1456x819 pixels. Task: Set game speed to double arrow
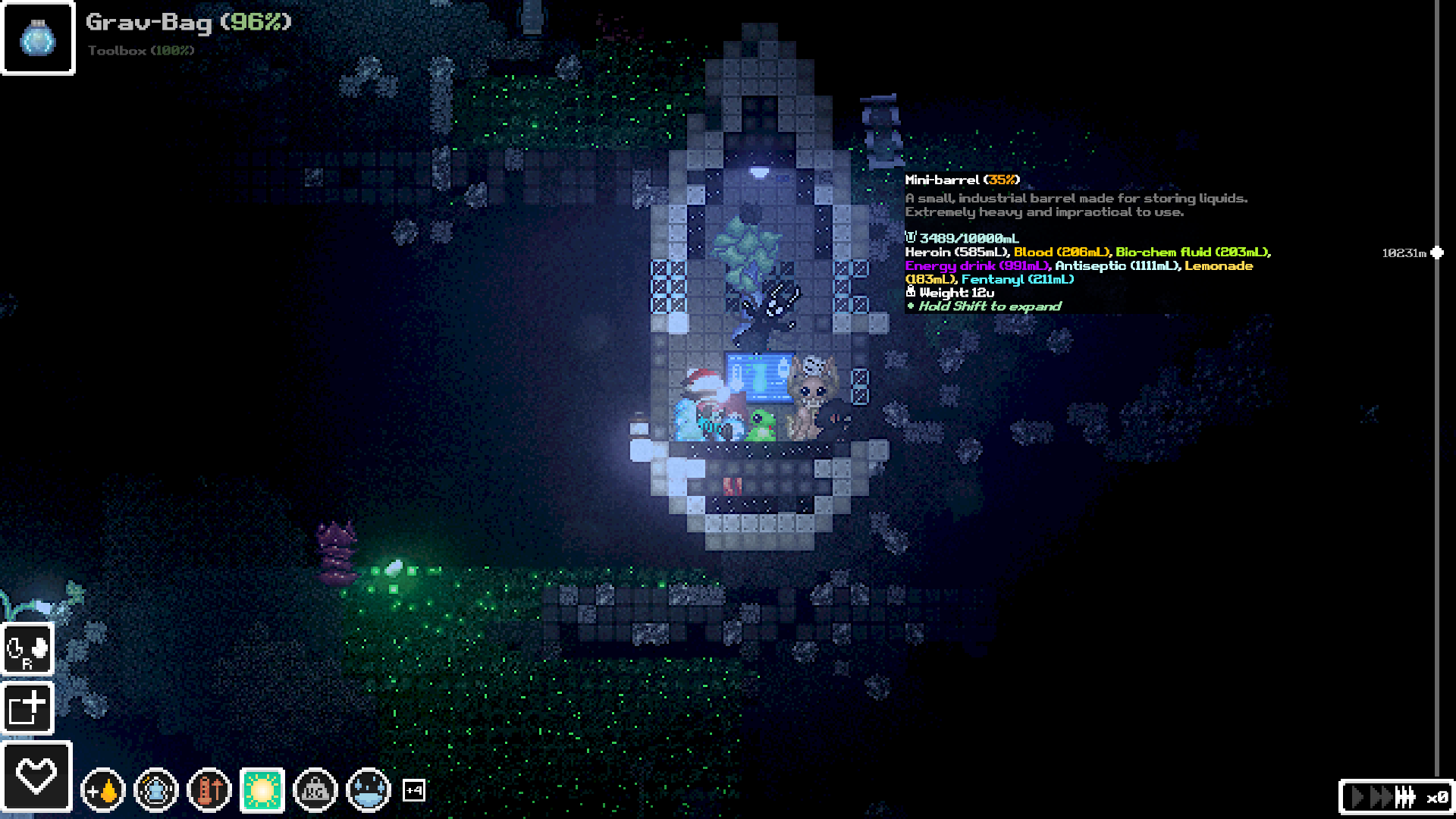[x=1380, y=798]
